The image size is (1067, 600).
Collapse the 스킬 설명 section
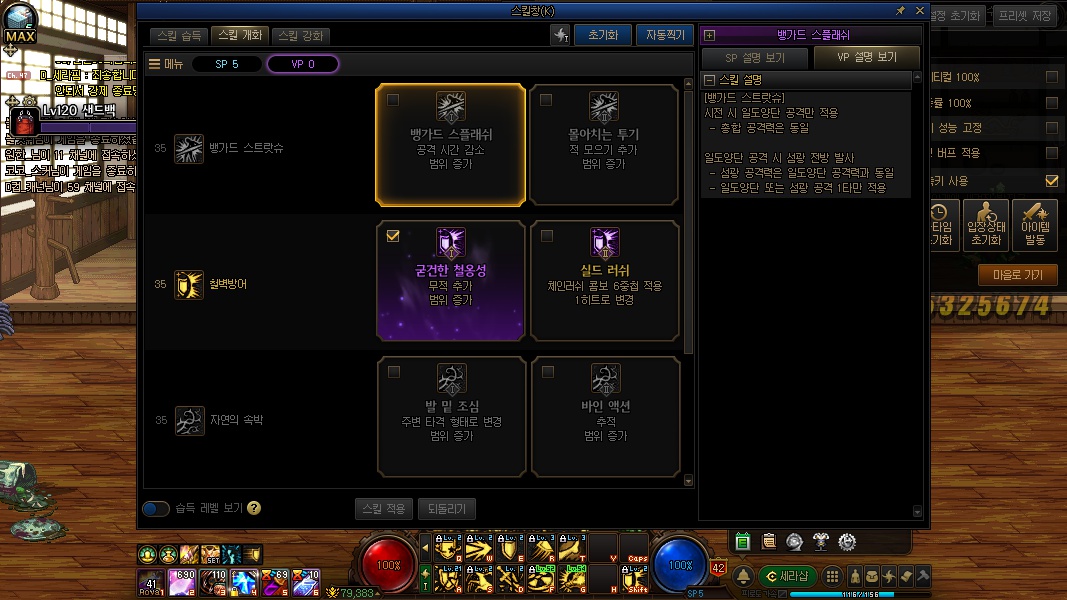[709, 80]
